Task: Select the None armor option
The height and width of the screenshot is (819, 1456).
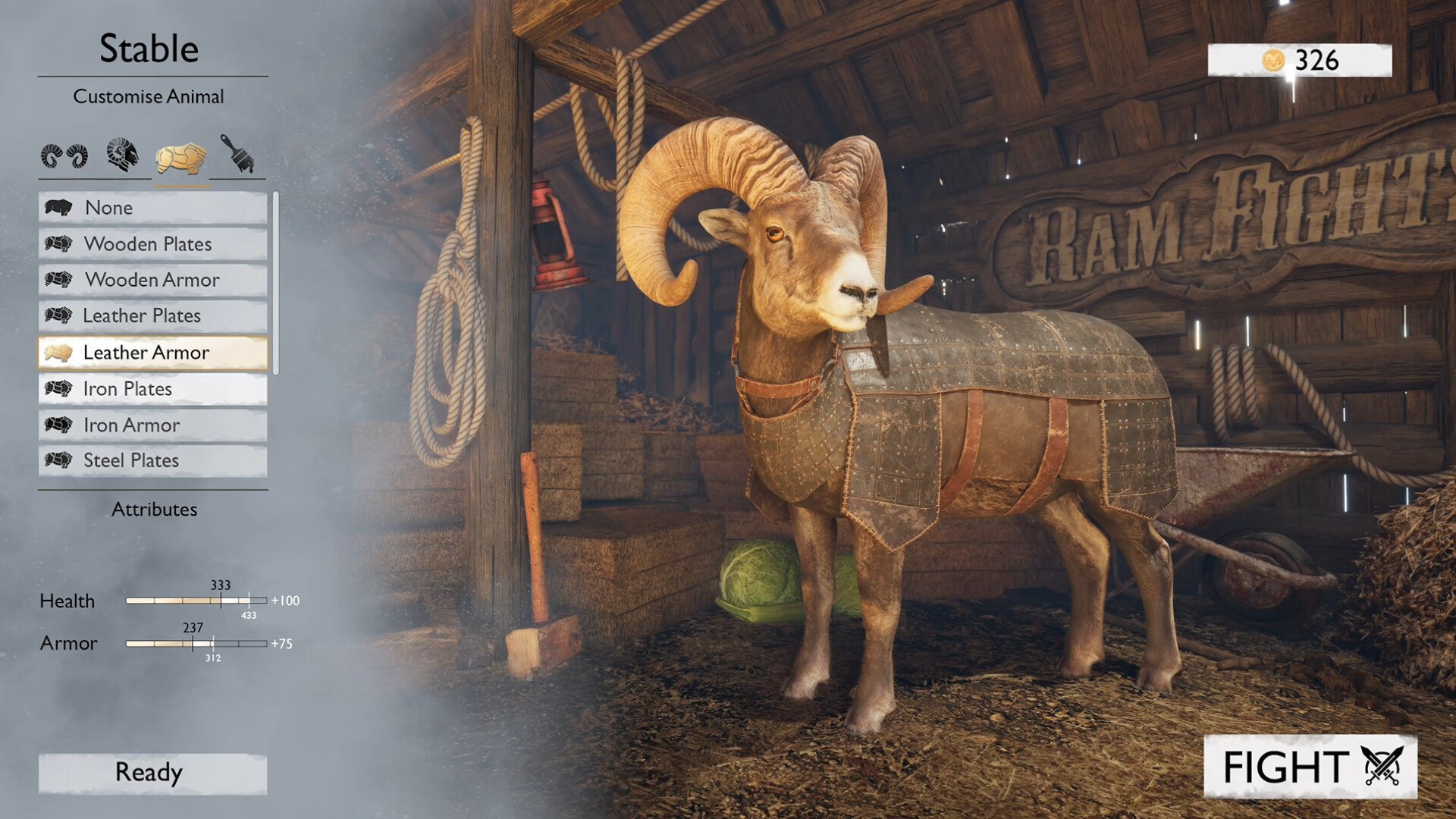Action: 152,208
